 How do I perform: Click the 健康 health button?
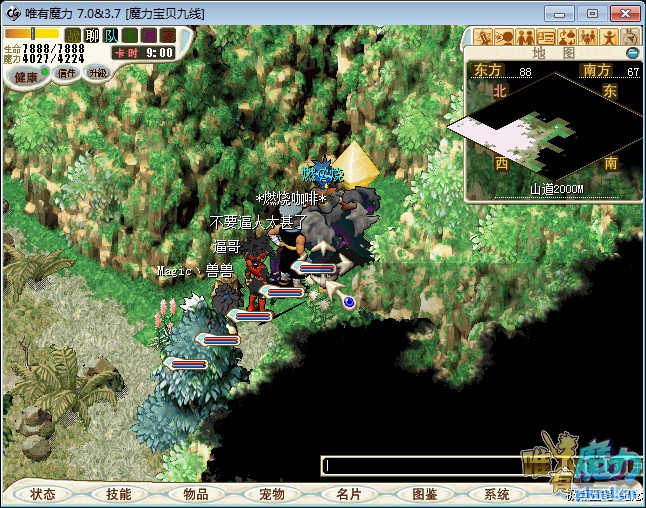pyautogui.click(x=26, y=77)
